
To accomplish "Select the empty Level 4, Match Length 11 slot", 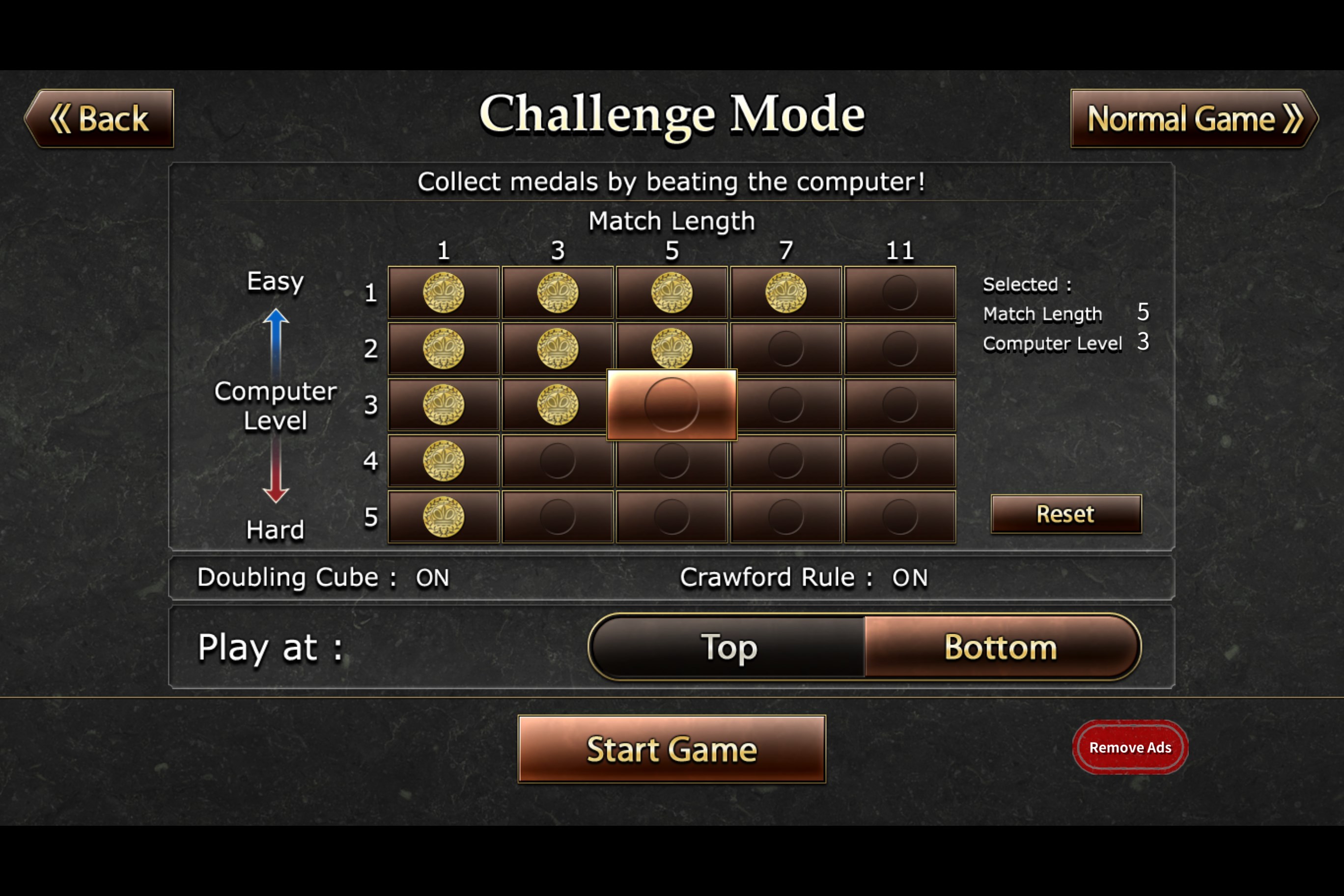I will point(900,461).
